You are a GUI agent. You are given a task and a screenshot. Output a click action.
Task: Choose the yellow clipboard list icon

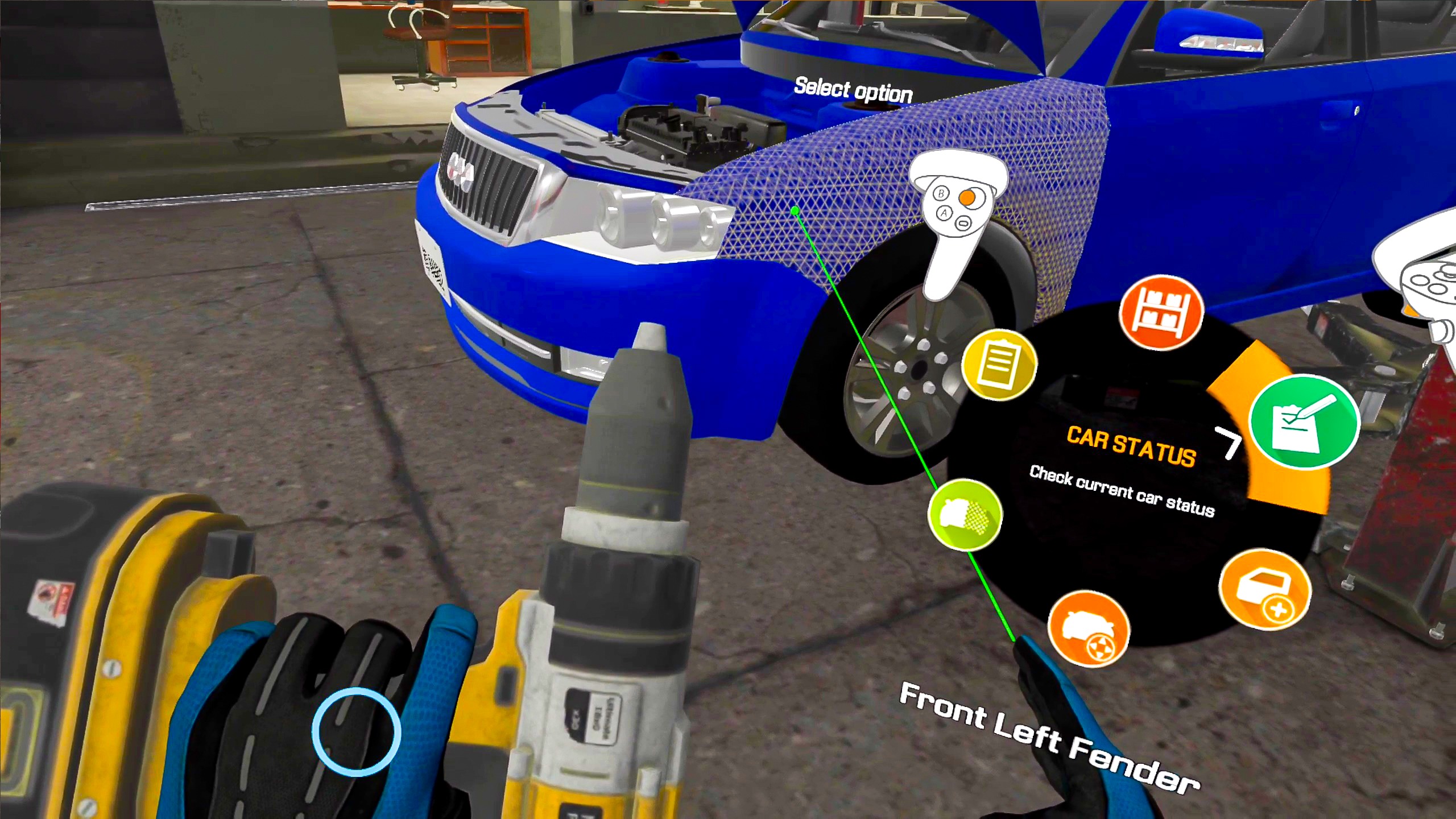click(999, 364)
